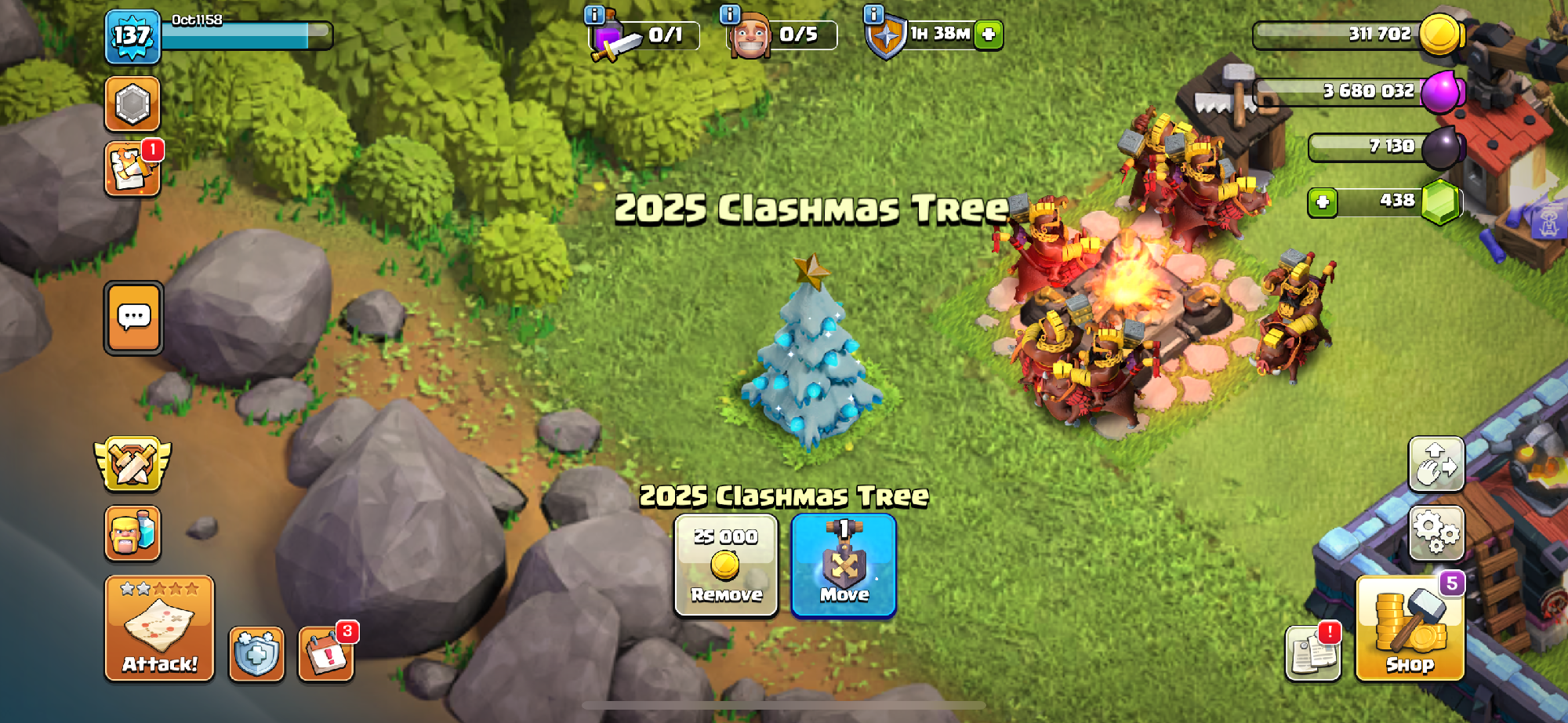Screen dimensions: 1568x723
Task: Open the grey hexagon league badge
Action: pos(132,104)
